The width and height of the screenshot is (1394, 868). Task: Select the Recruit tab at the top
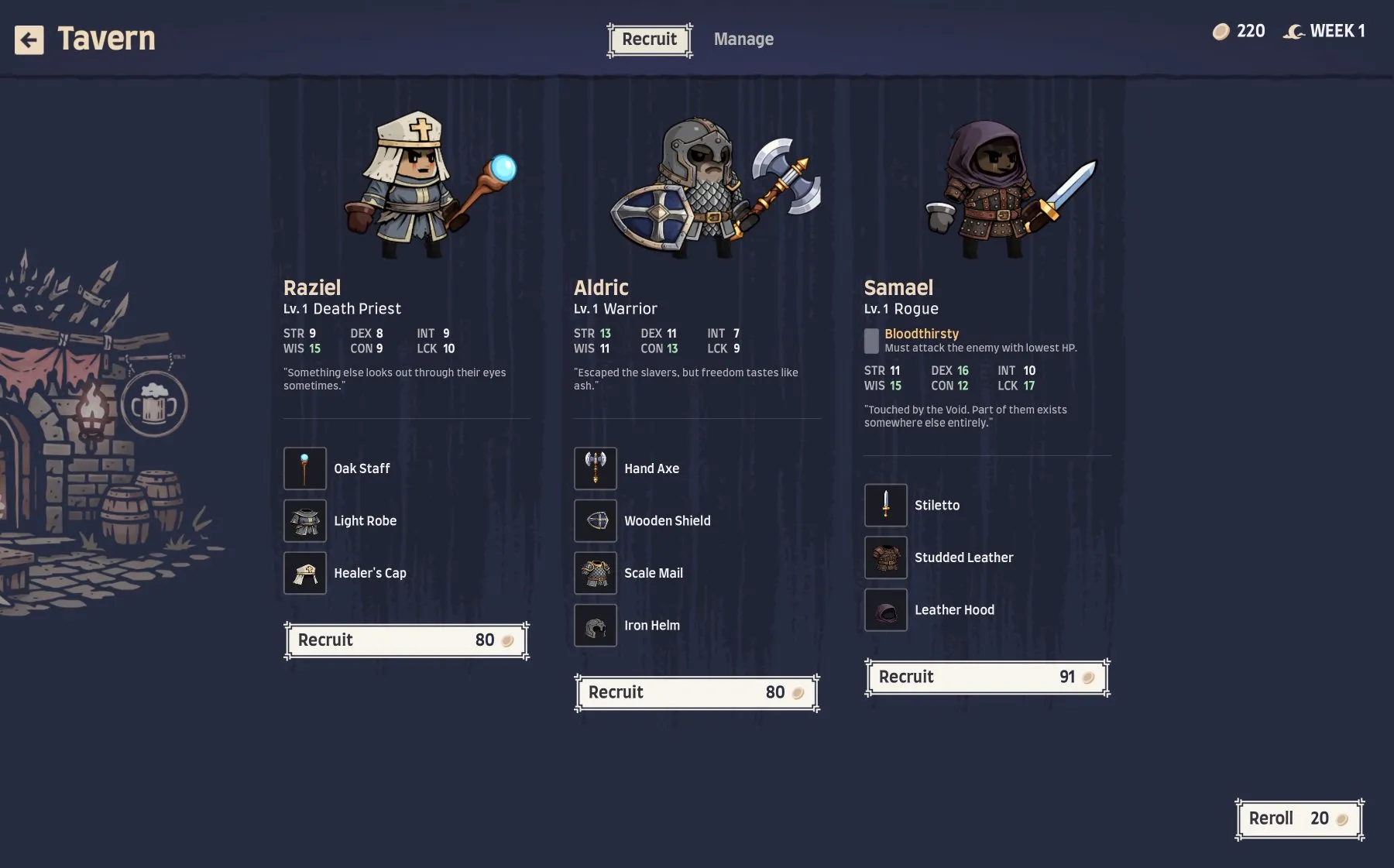point(649,39)
